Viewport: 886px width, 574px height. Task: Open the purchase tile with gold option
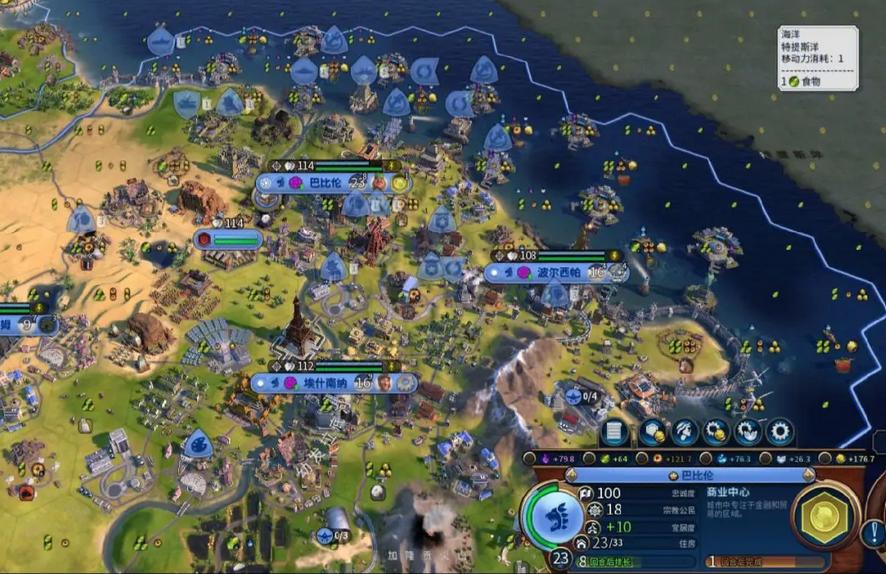tap(651, 432)
